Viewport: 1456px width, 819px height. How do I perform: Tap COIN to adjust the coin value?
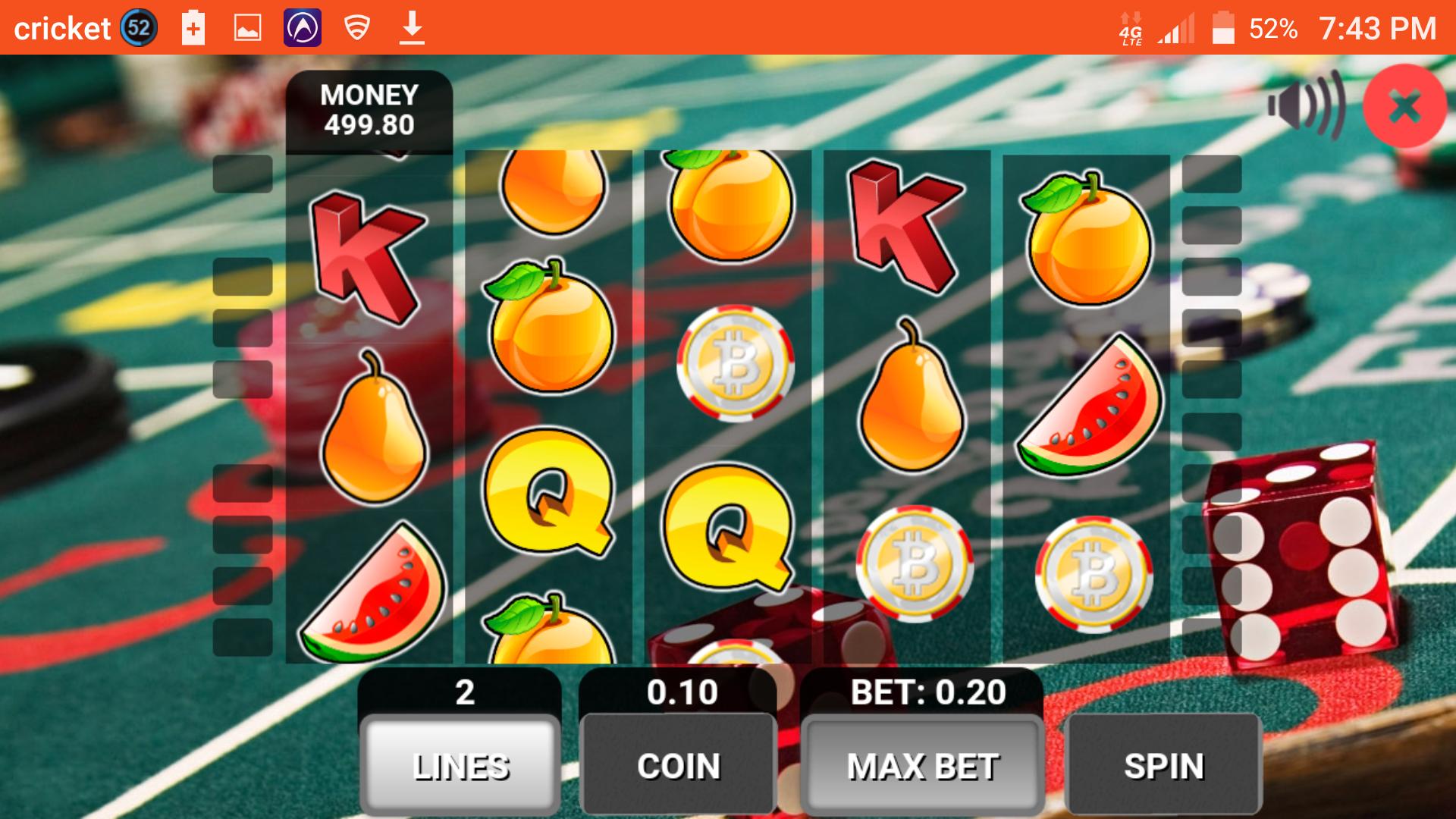(677, 766)
